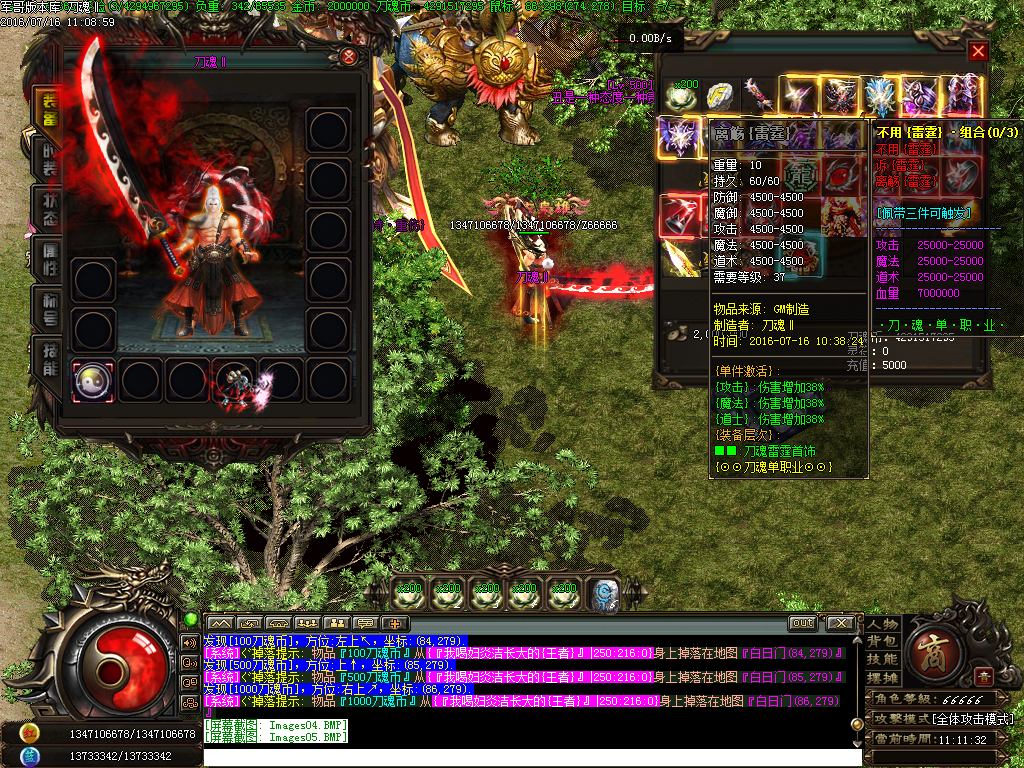Close the chat window with X
The width and height of the screenshot is (1024, 768).
click(840, 623)
